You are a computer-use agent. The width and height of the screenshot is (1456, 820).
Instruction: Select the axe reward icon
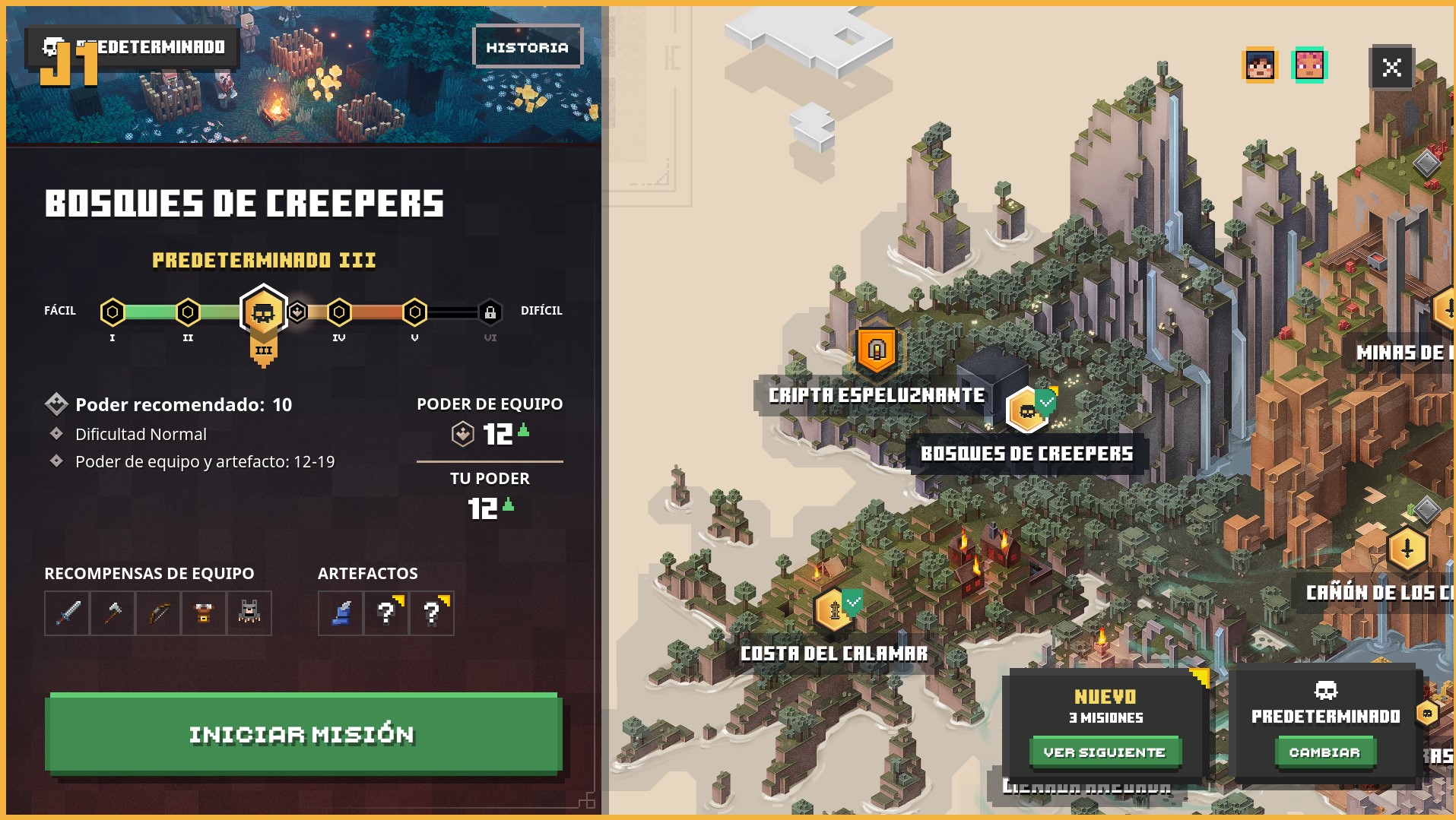(112, 613)
